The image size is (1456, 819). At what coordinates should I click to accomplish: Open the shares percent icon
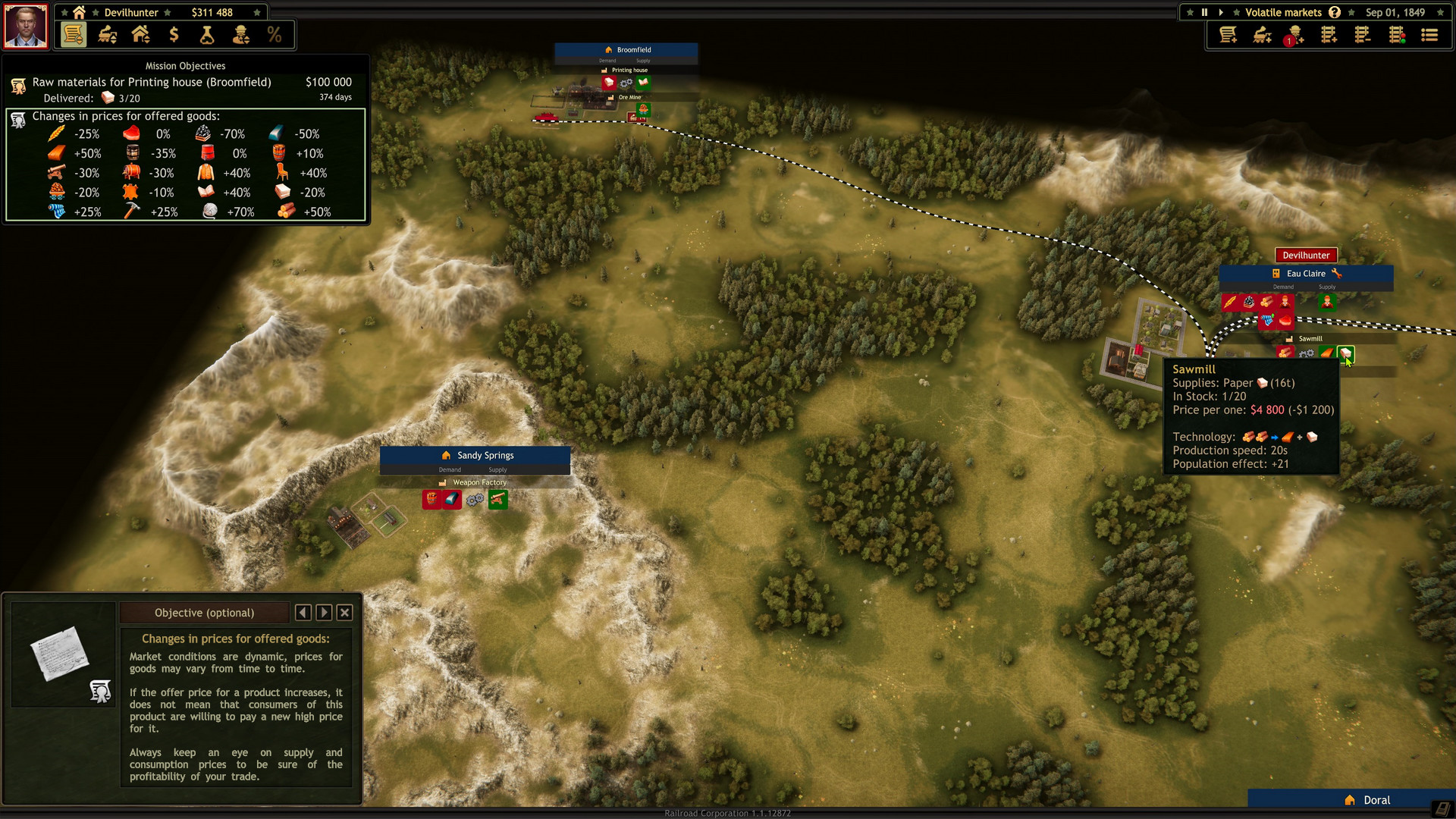[x=275, y=34]
